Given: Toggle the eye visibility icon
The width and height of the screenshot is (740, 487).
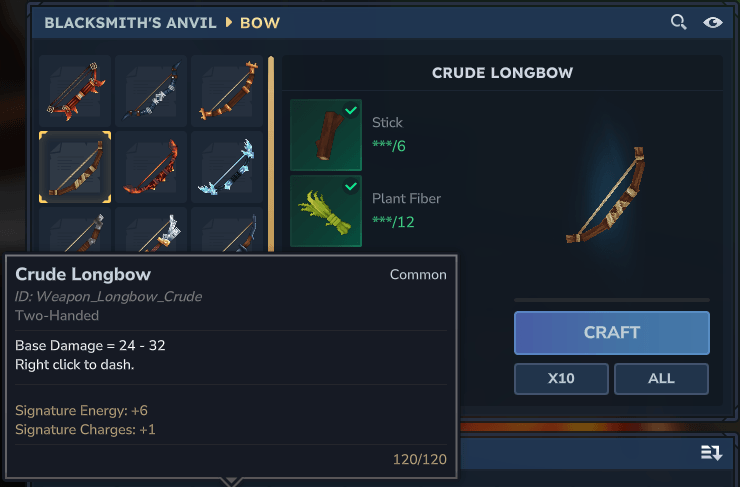Looking at the screenshot, I should point(712,22).
